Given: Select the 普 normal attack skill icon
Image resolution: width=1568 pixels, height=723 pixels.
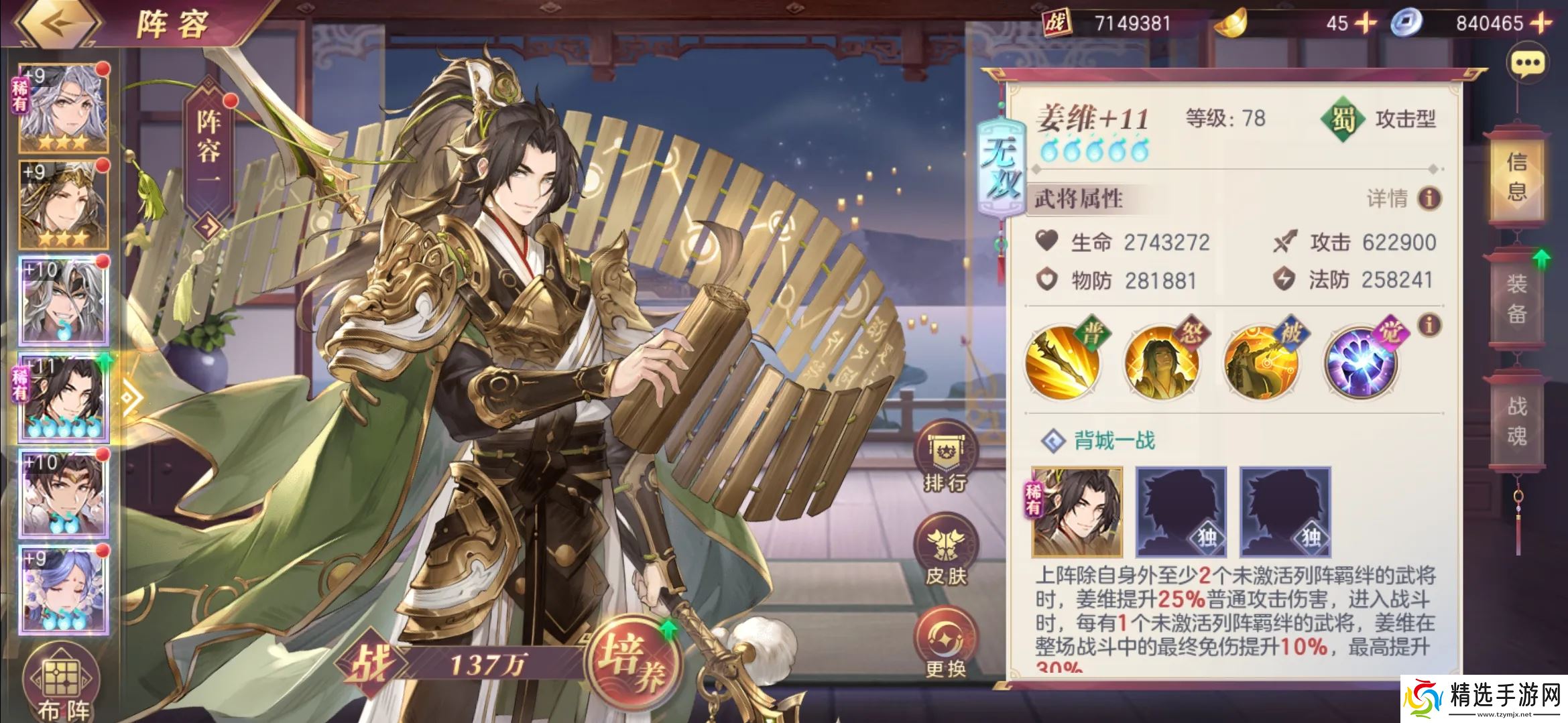Looking at the screenshot, I should click(x=1065, y=360).
